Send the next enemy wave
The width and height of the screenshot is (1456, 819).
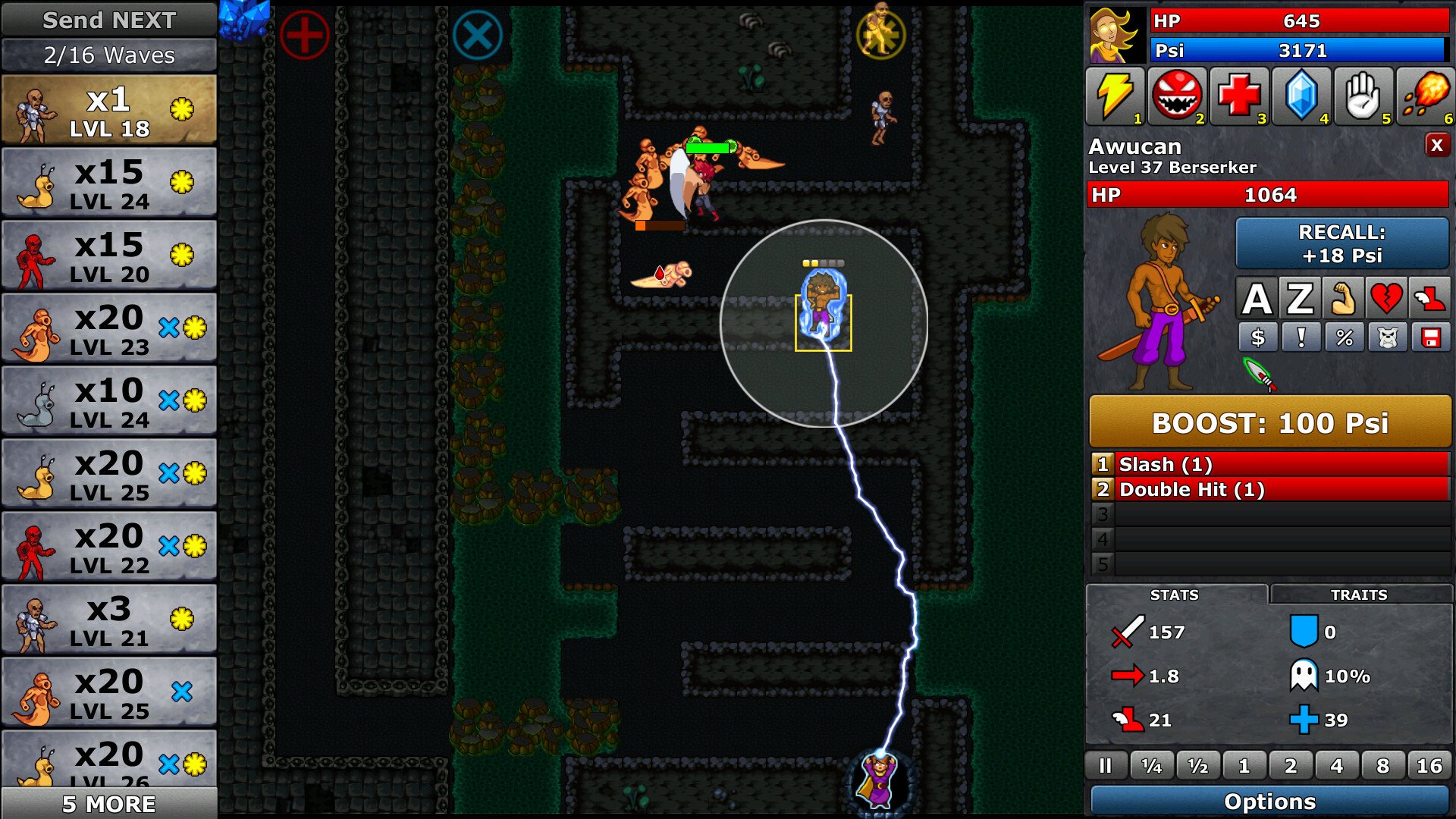pos(109,20)
